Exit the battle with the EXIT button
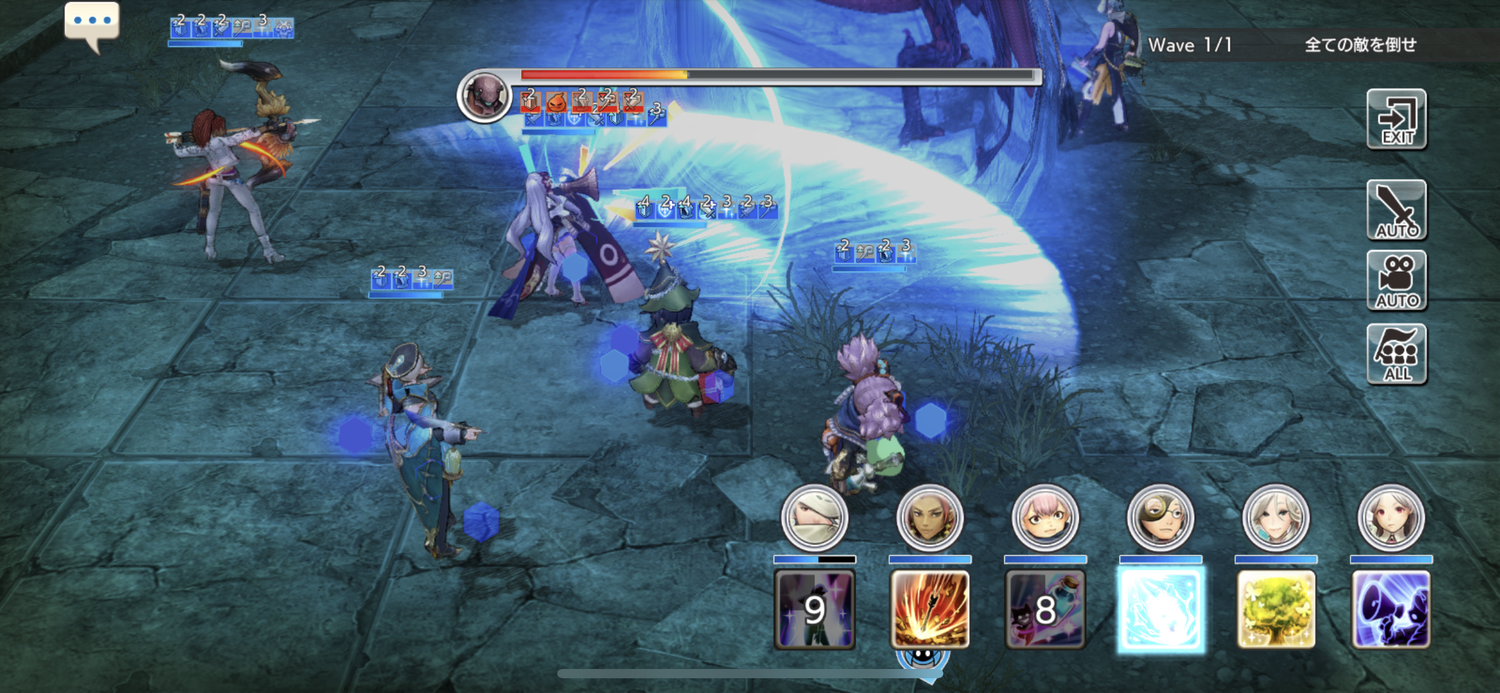 (1397, 120)
